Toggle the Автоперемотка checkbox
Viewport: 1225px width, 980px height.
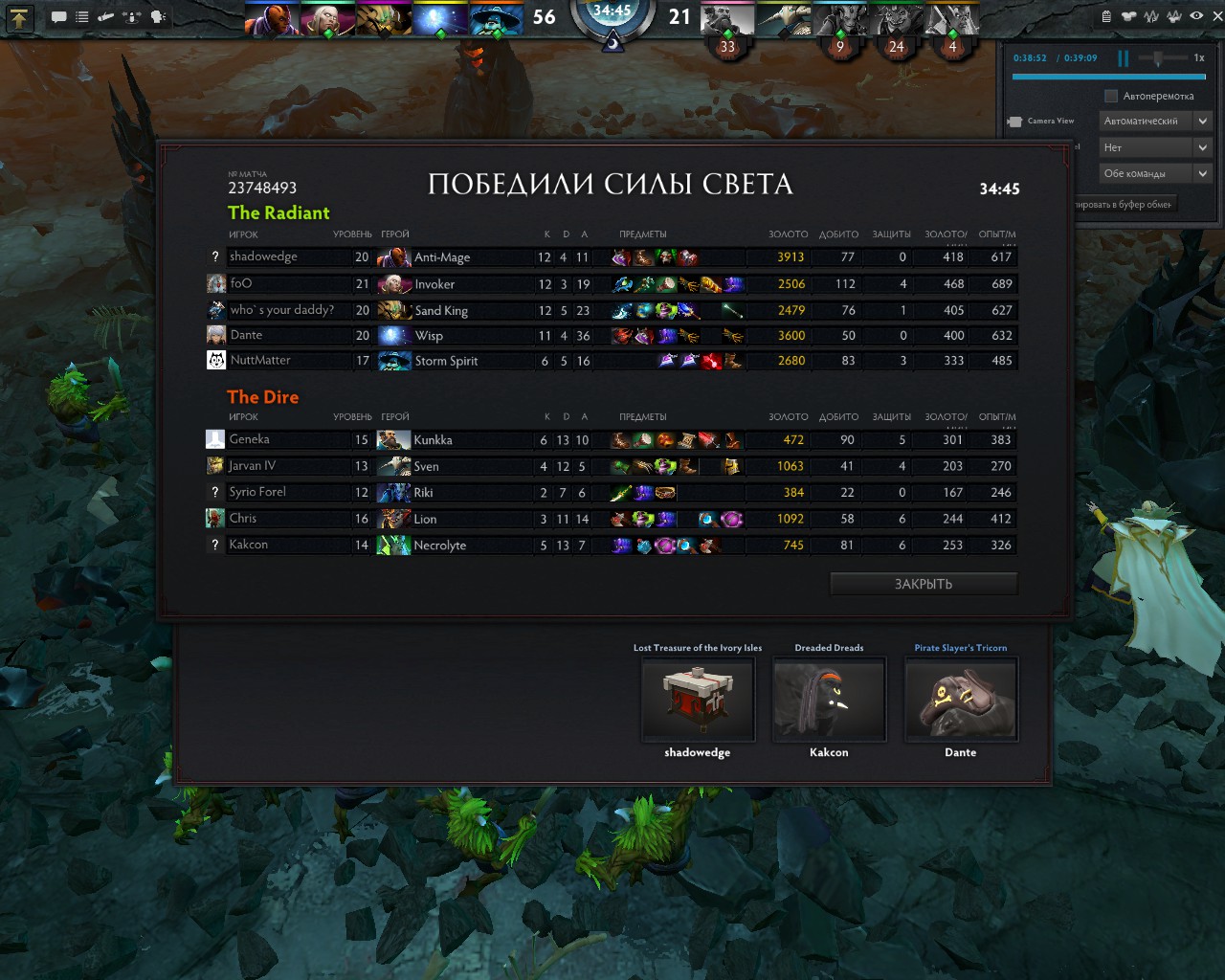pos(1110,96)
